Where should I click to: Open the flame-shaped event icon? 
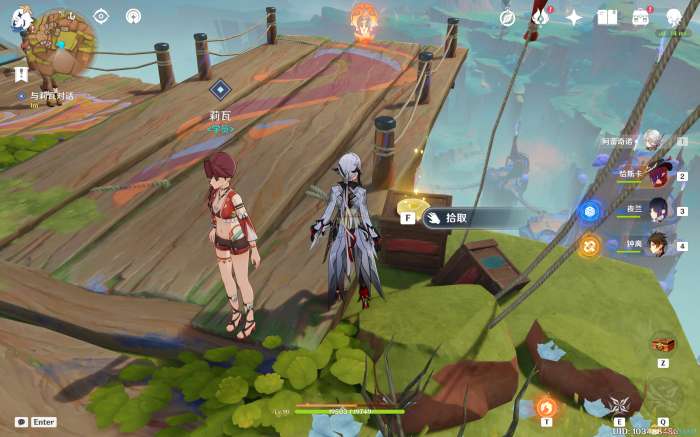pyautogui.click(x=541, y=17)
